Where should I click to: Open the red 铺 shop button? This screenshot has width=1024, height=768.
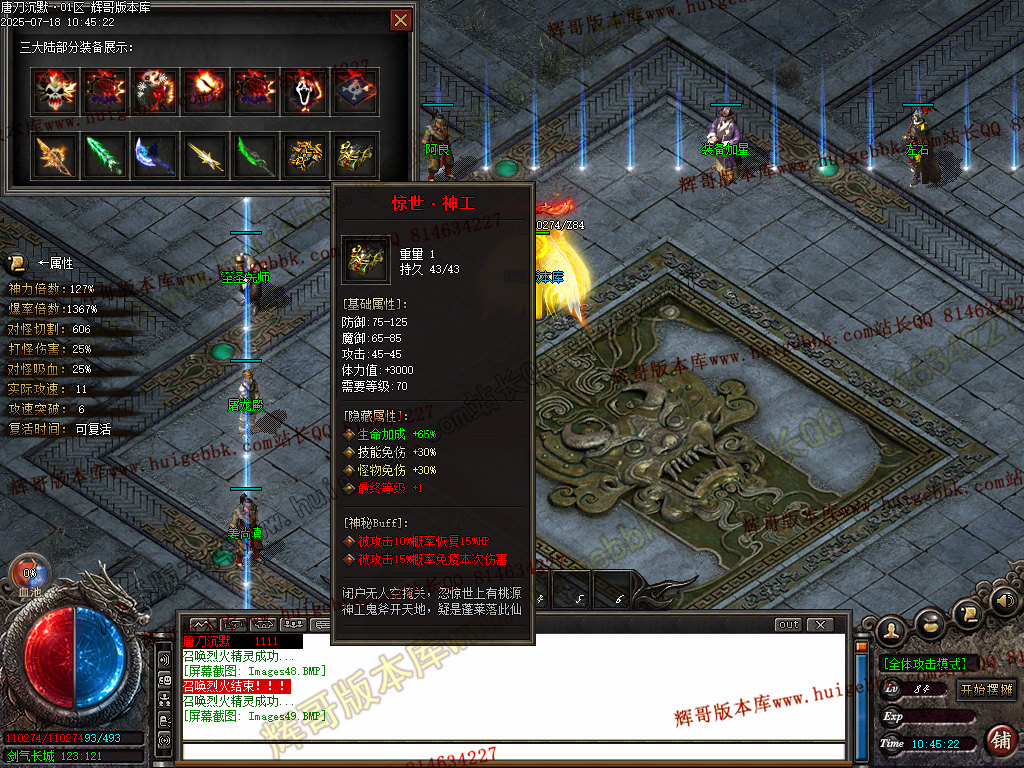(999, 740)
